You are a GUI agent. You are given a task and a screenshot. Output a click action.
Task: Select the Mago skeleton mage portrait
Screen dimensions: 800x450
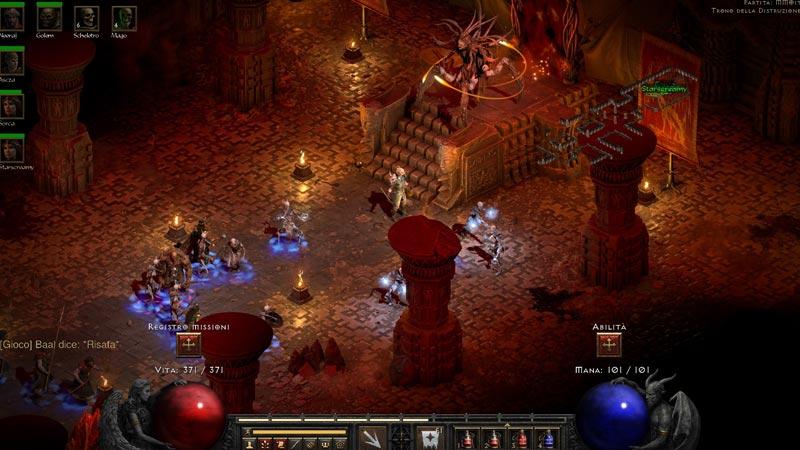124,17
